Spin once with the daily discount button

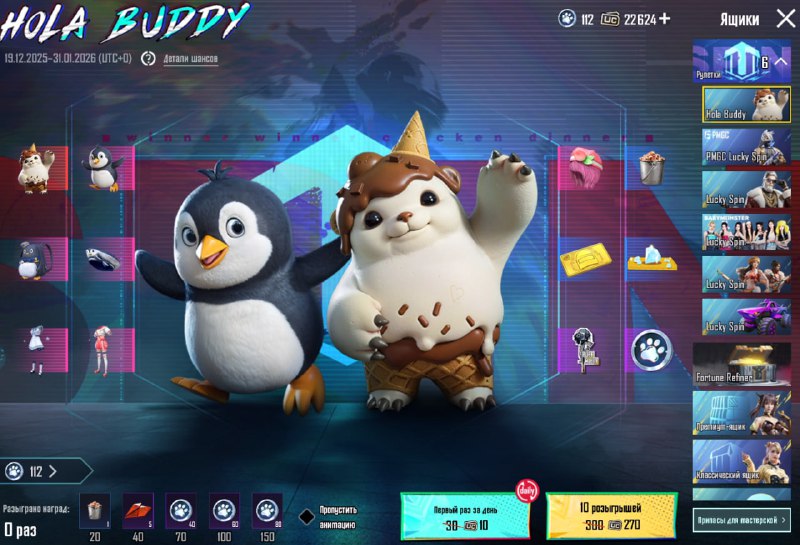pyautogui.click(x=464, y=515)
